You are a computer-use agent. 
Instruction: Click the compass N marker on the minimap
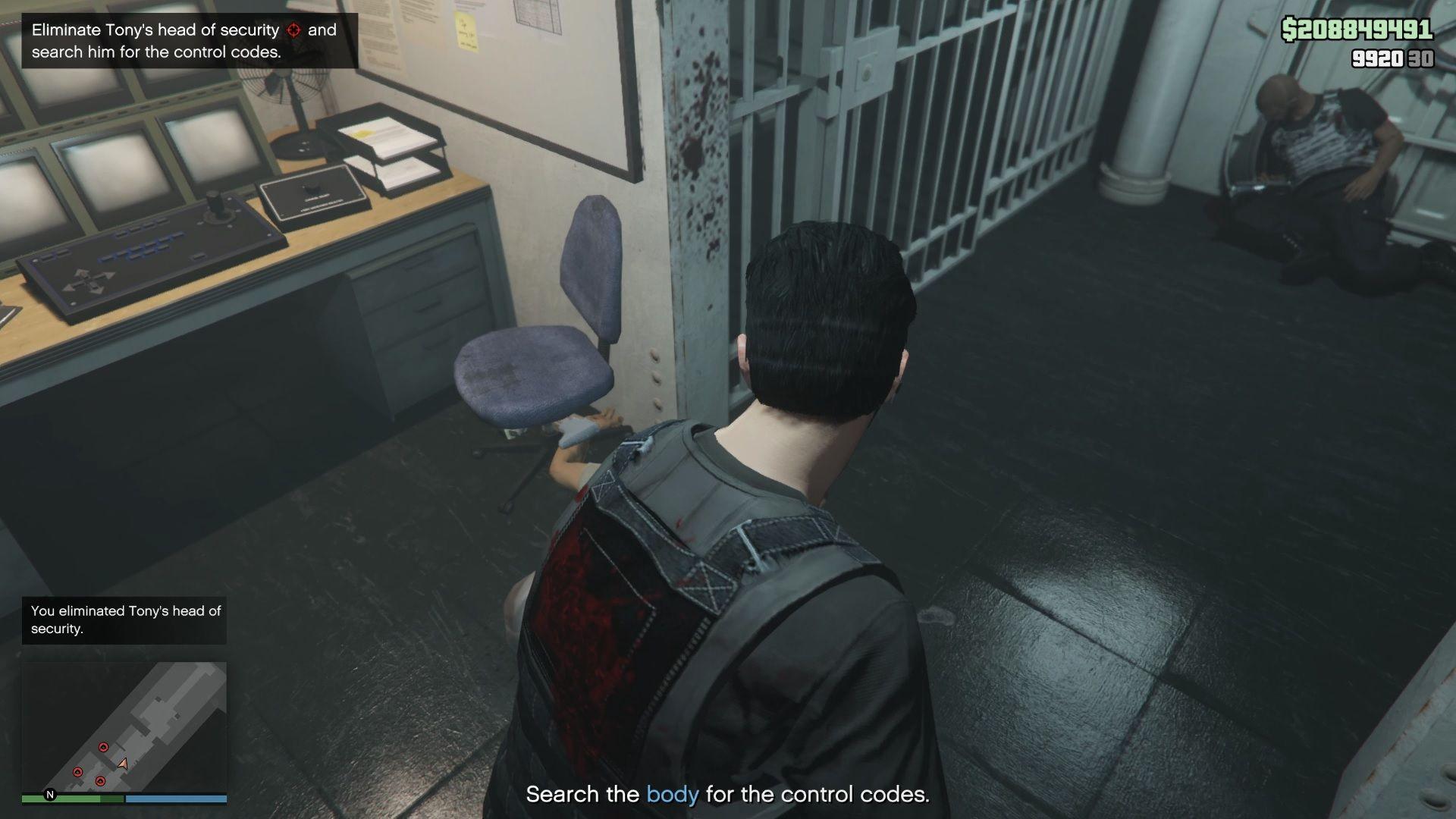49,795
